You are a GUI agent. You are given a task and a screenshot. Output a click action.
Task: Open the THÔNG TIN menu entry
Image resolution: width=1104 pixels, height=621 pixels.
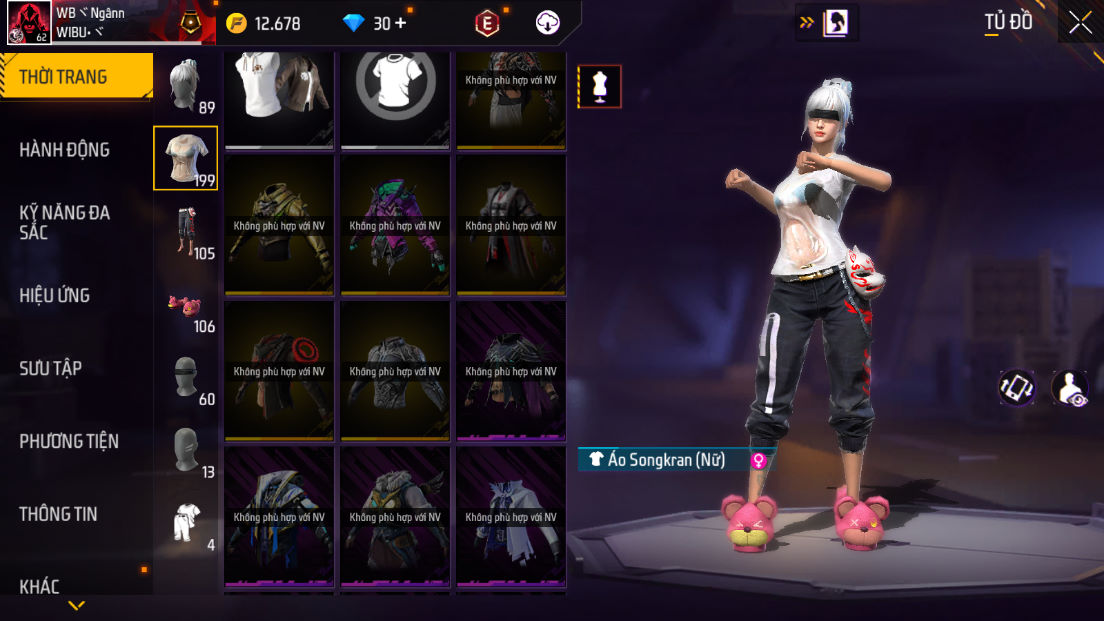click(58, 514)
